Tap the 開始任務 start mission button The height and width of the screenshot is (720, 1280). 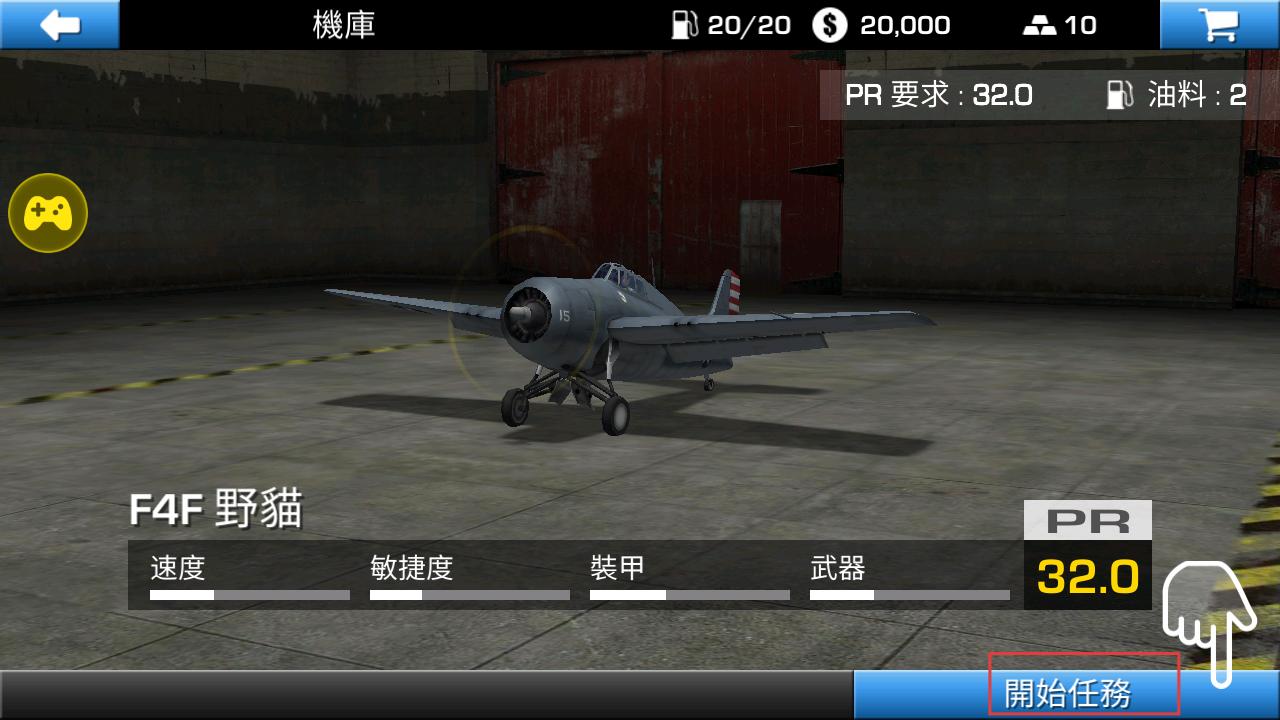coord(1067,693)
